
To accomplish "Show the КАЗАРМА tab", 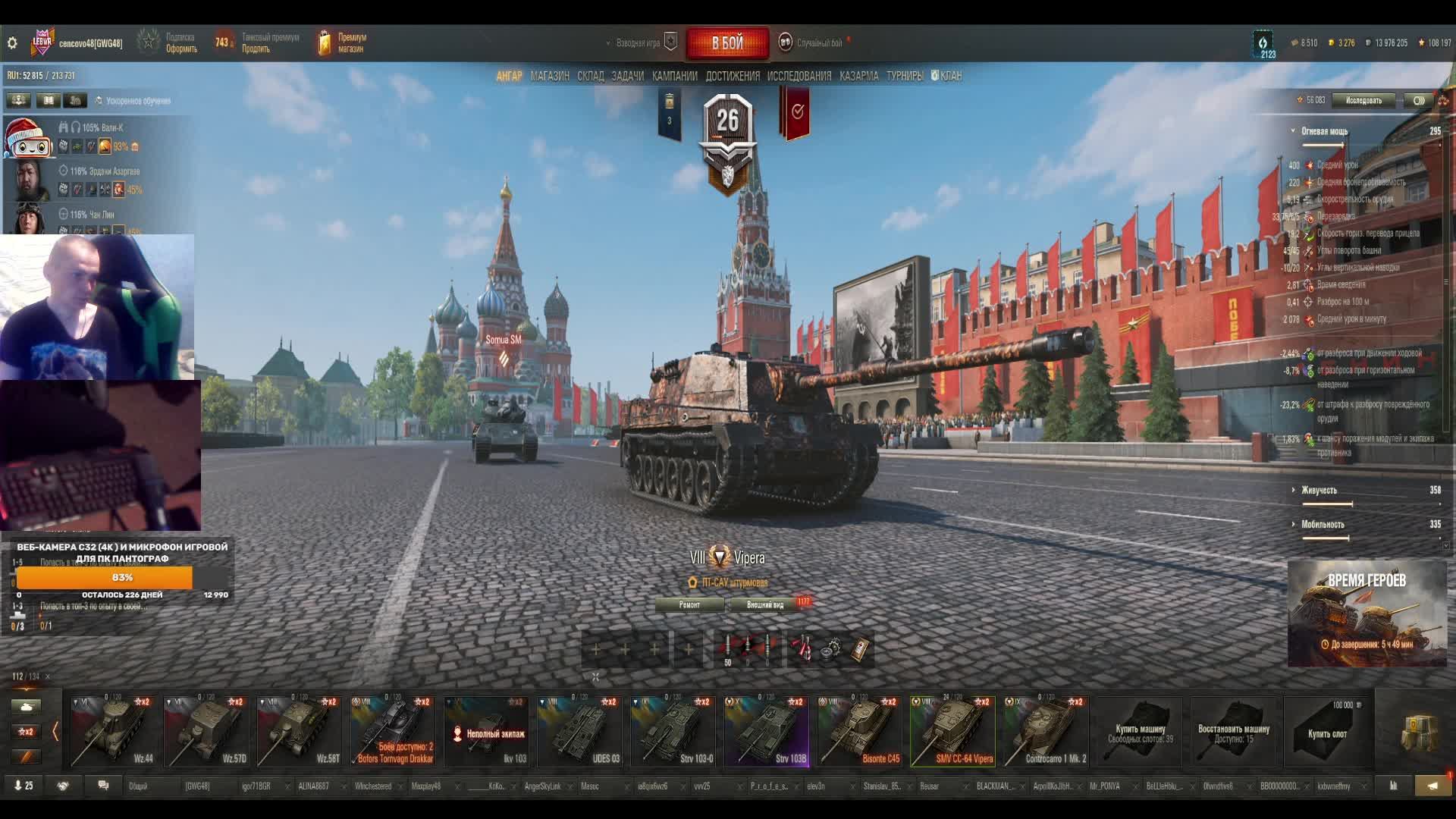I will tap(858, 76).
